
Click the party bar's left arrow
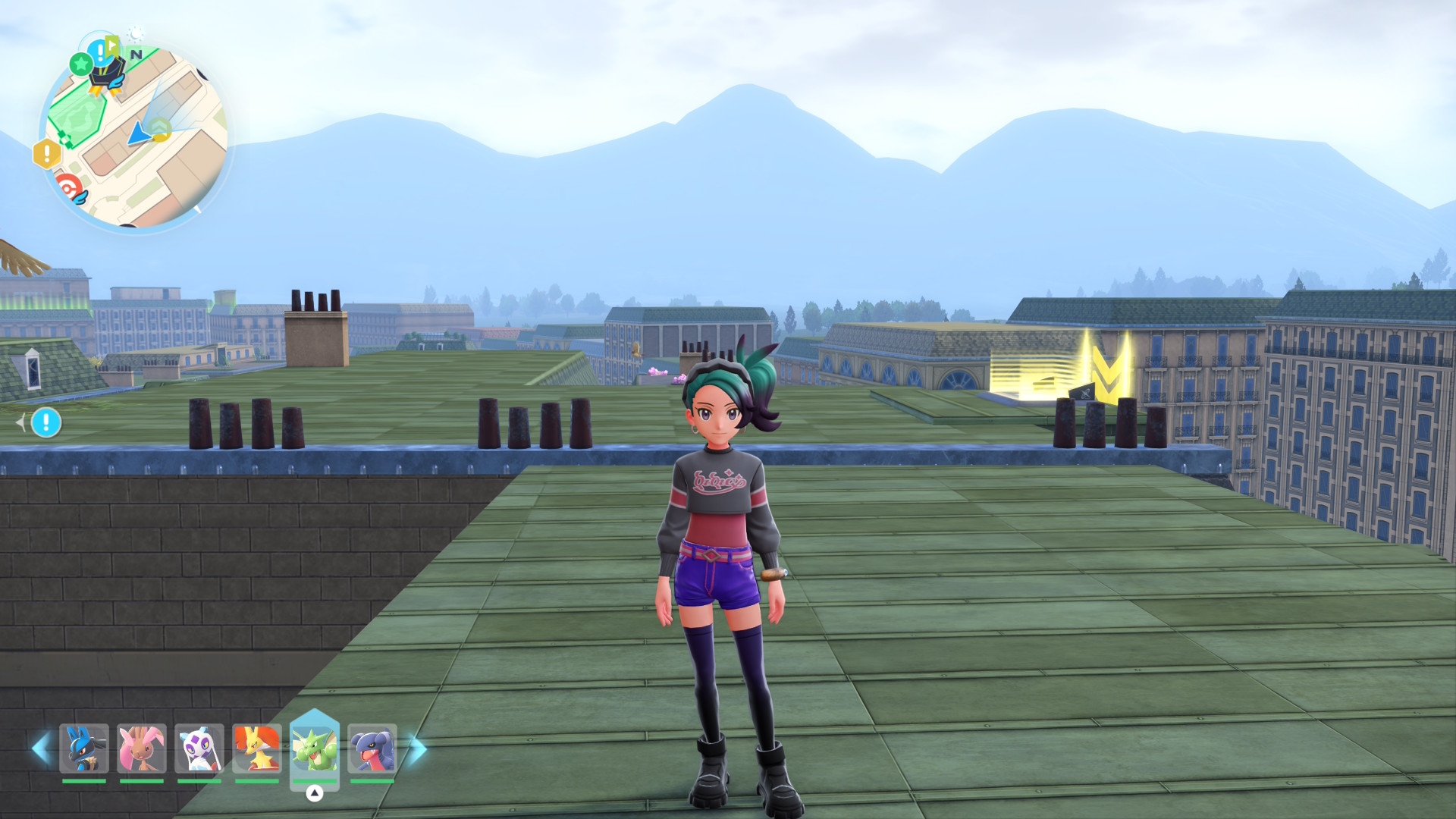(40, 748)
